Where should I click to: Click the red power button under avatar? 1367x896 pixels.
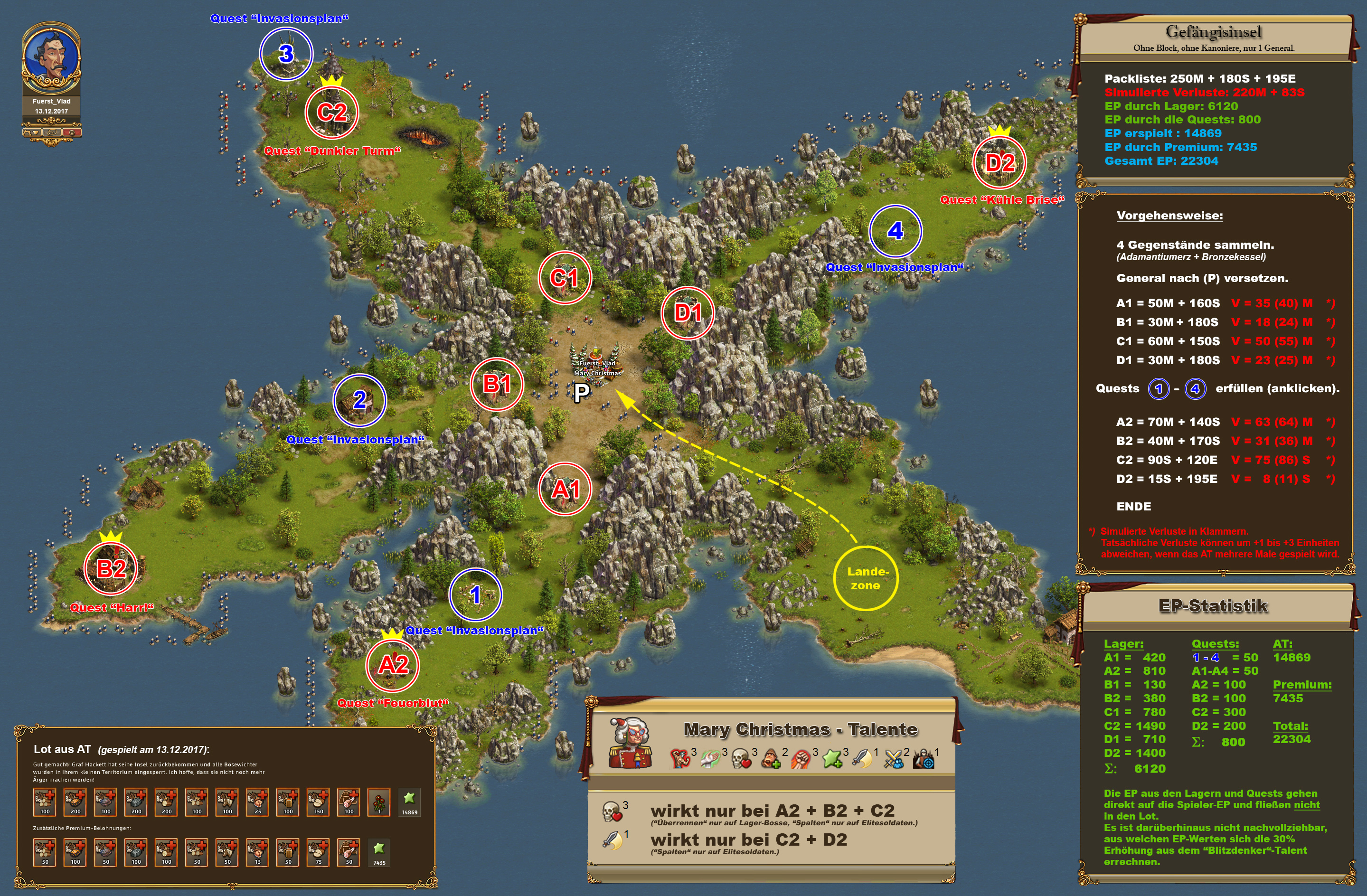[72, 132]
